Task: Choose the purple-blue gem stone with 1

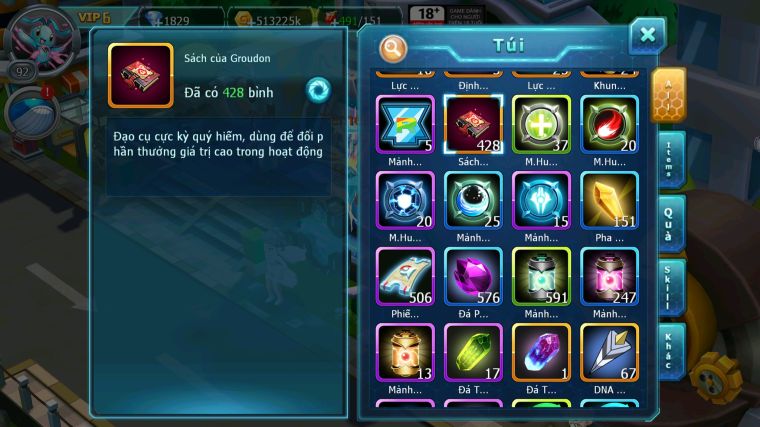Action: click(x=541, y=353)
